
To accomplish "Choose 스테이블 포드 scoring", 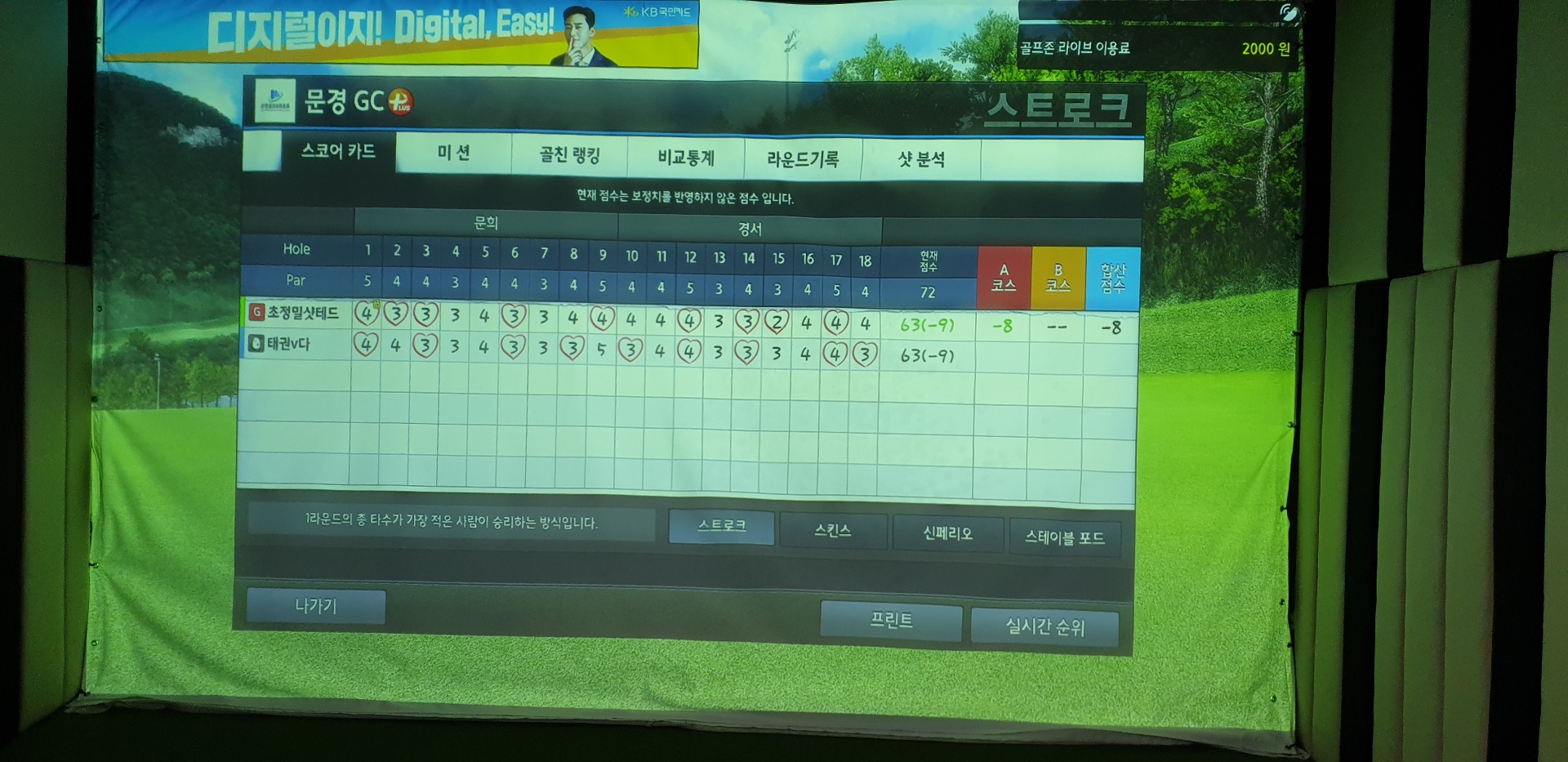I will coord(1064,537).
